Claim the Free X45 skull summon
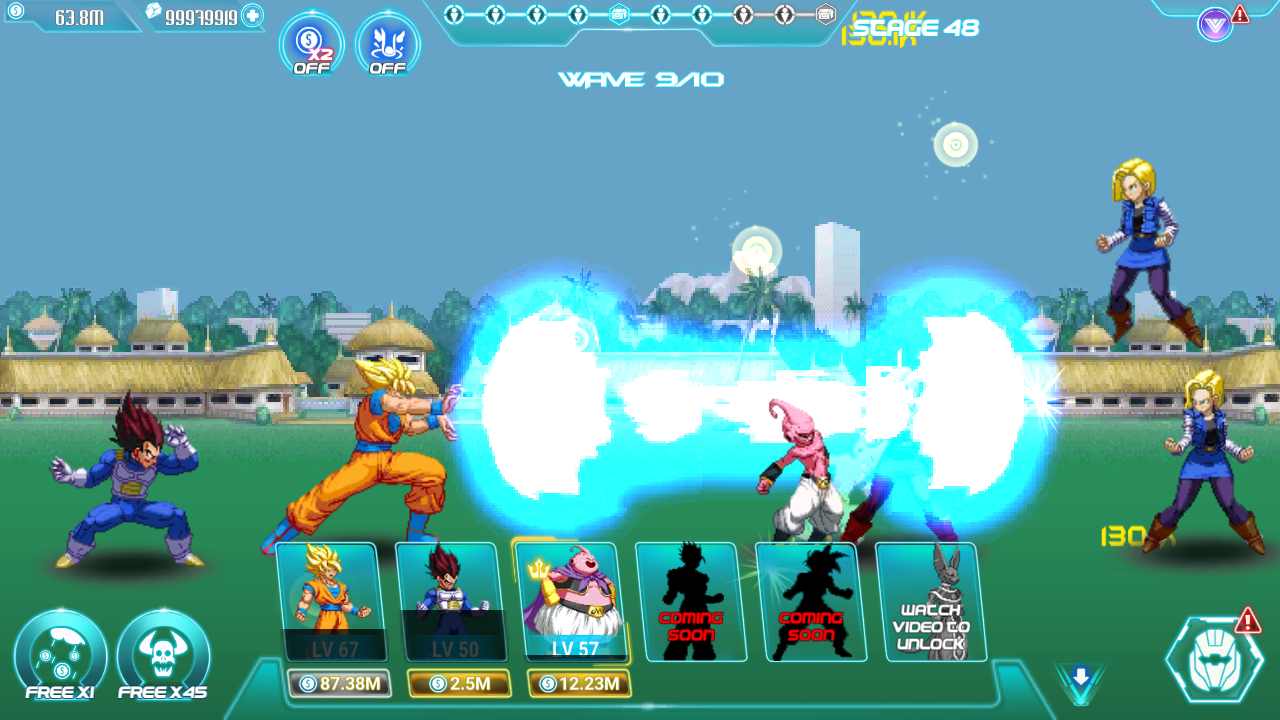Image resolution: width=1280 pixels, height=720 pixels. click(x=163, y=655)
